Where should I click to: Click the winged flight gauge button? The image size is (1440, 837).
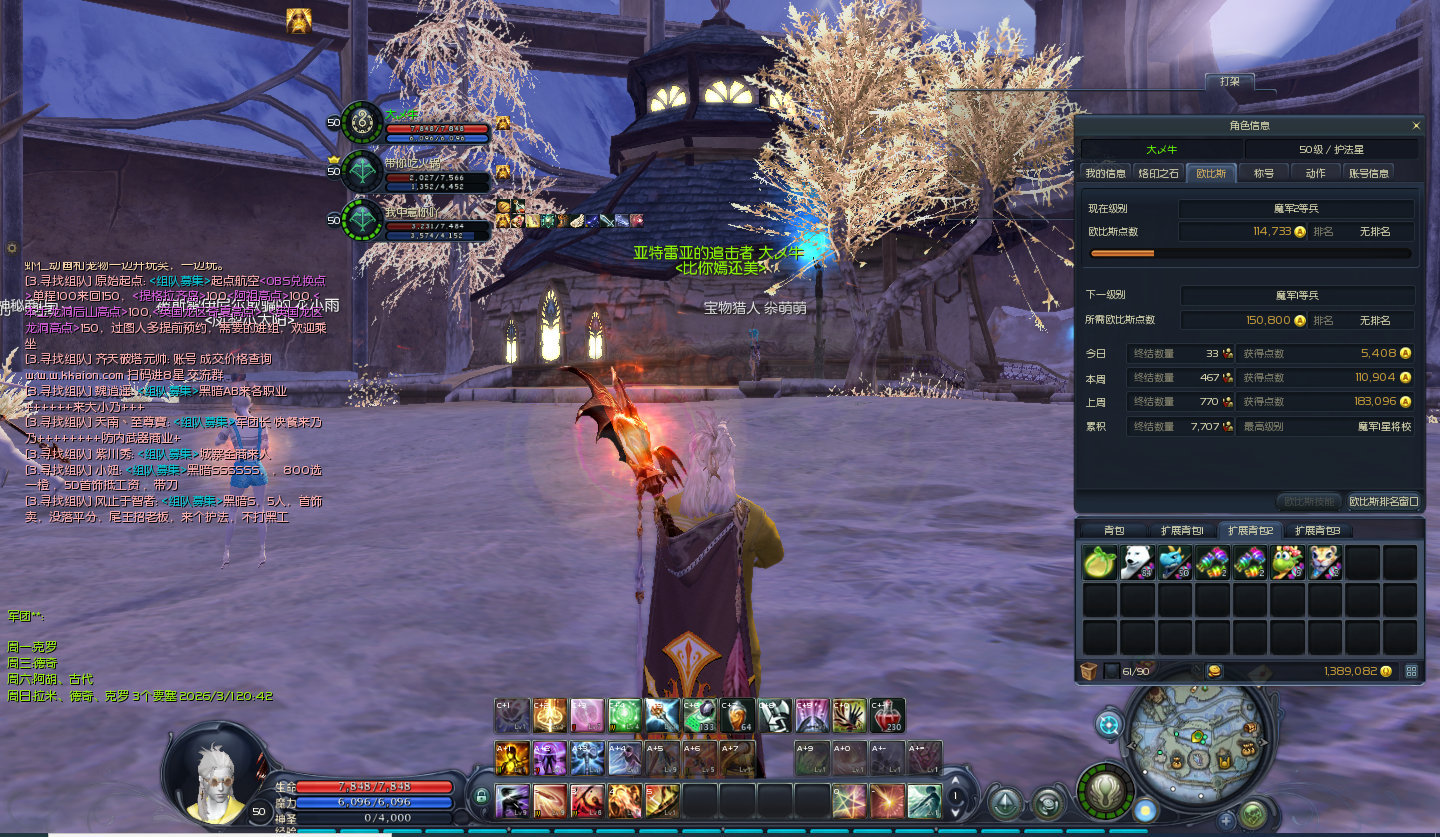[x=1106, y=791]
